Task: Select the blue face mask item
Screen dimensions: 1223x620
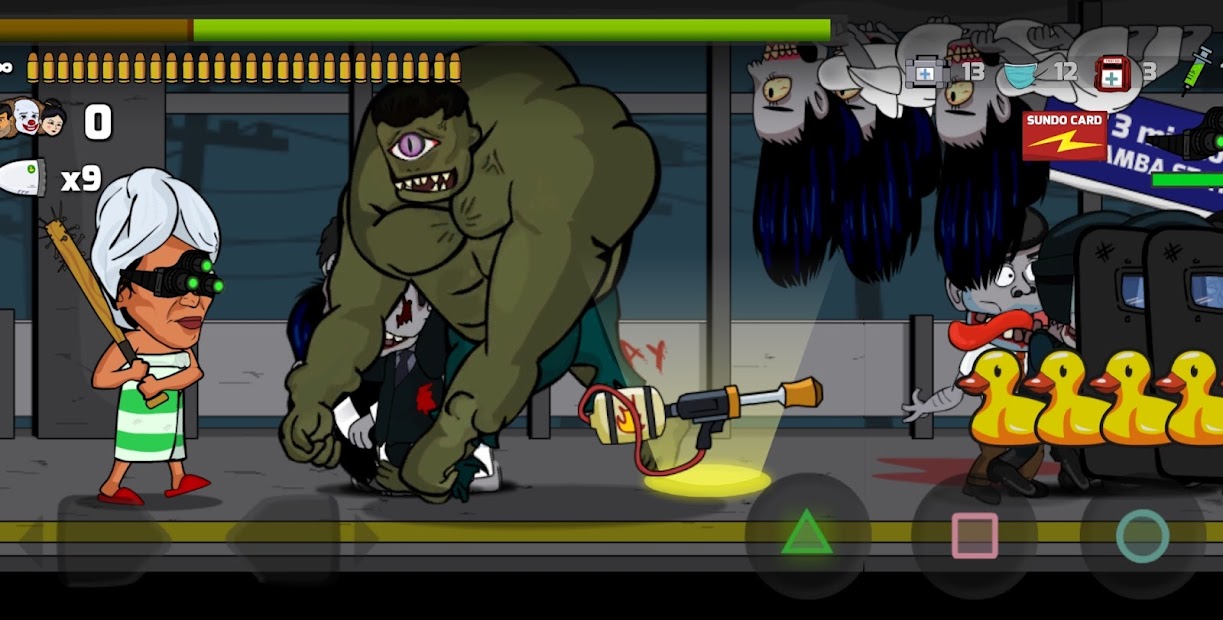Action: click(1021, 73)
